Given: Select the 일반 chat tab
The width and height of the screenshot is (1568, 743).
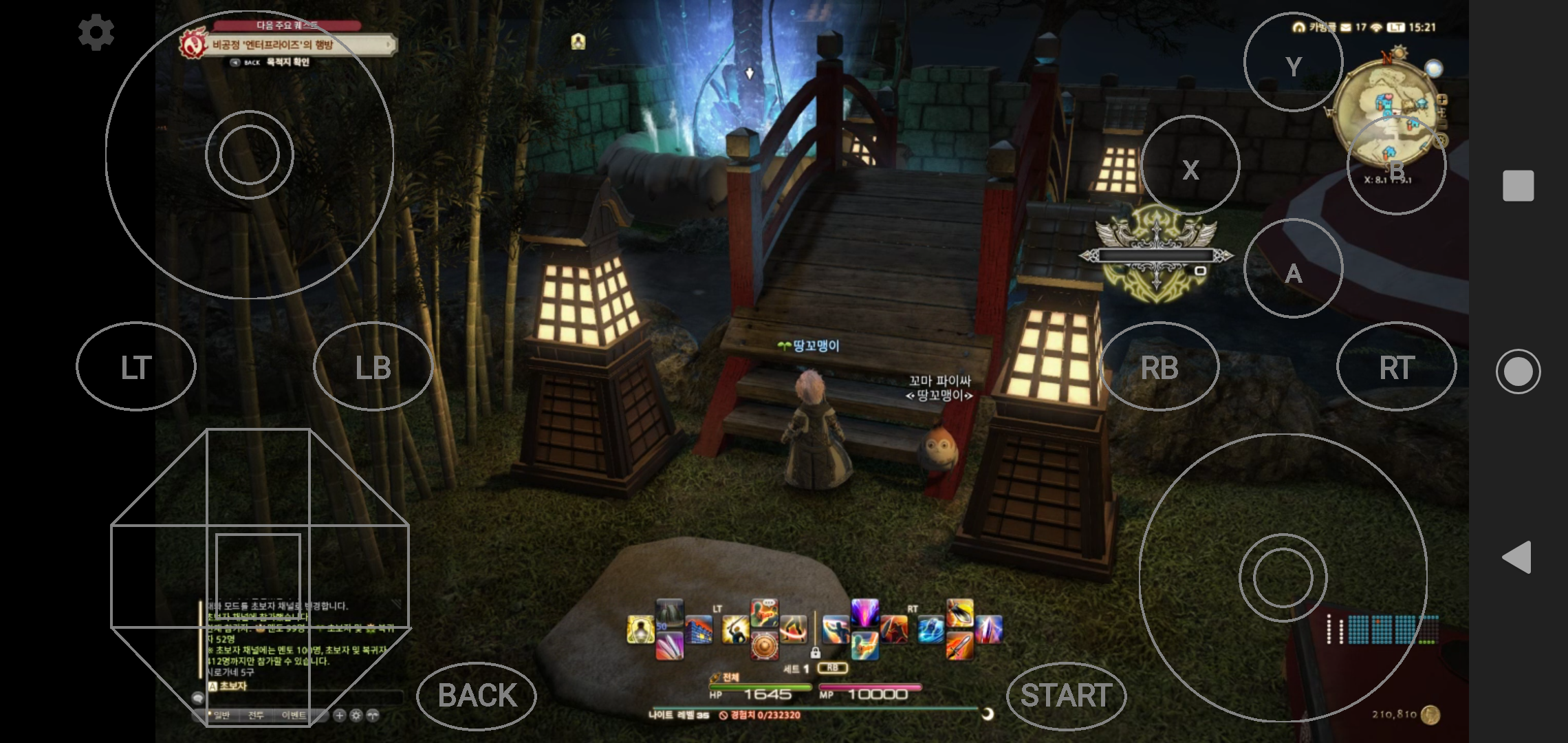Looking at the screenshot, I should pos(221,715).
